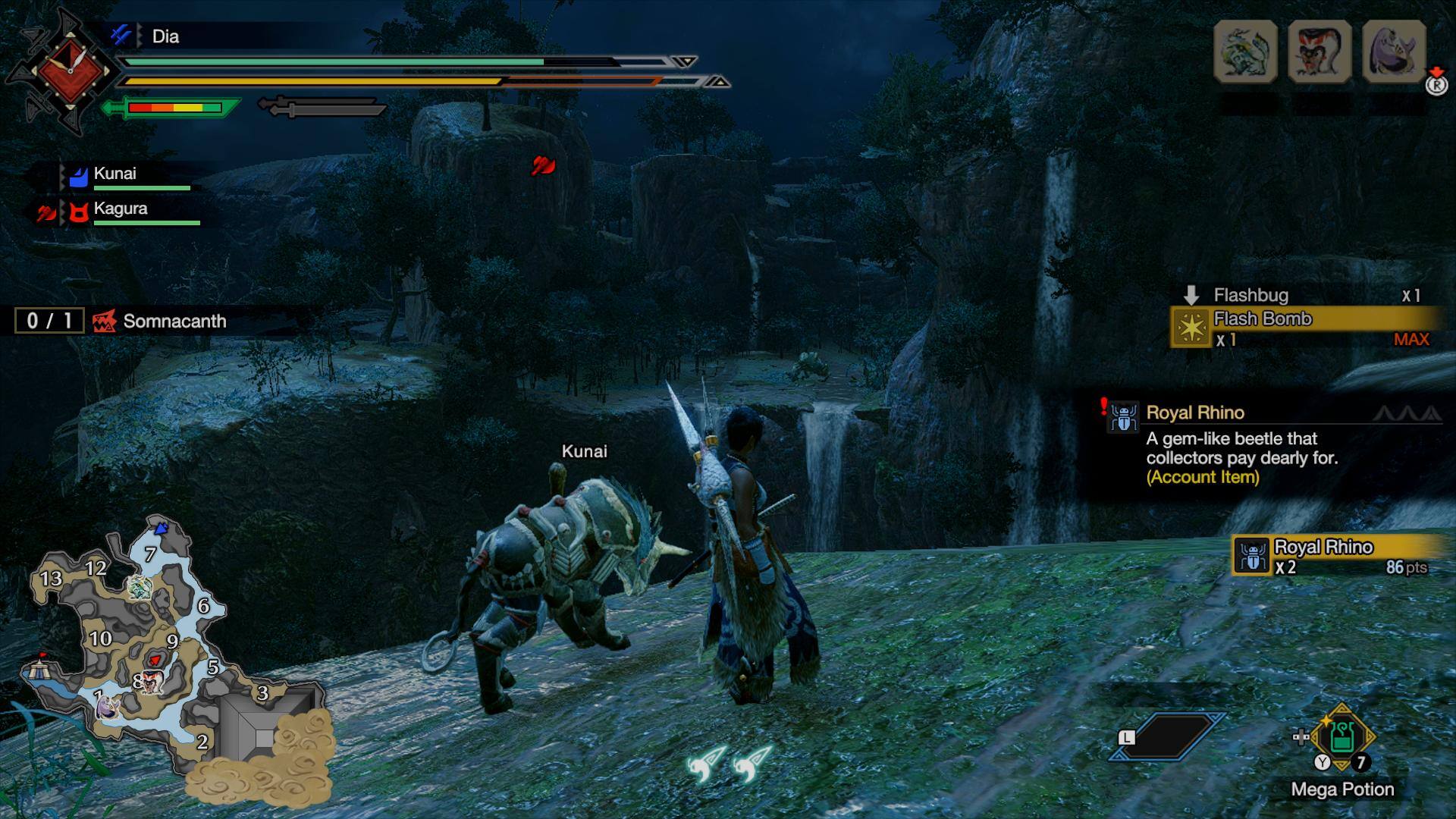Click the camp tent marker on minimap
Image resolution: width=1456 pixels, height=819 pixels.
36,669
